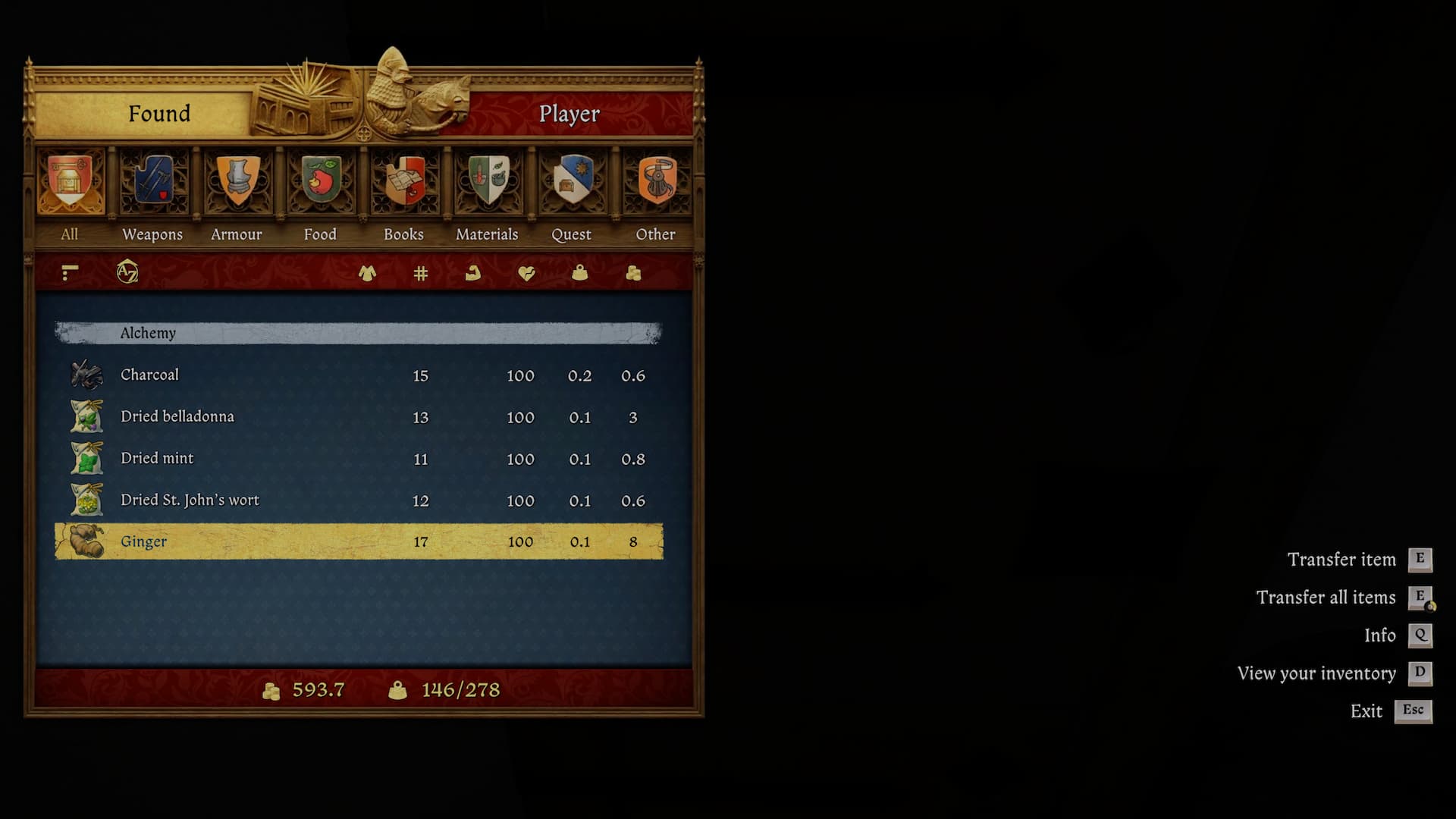Choose the Books category
Image resolution: width=1456 pixels, height=819 pixels.
click(x=403, y=182)
